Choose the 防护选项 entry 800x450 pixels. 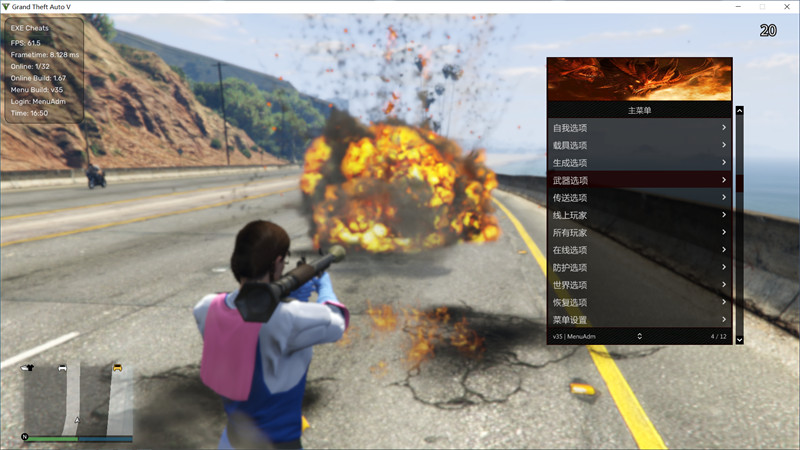tap(640, 268)
